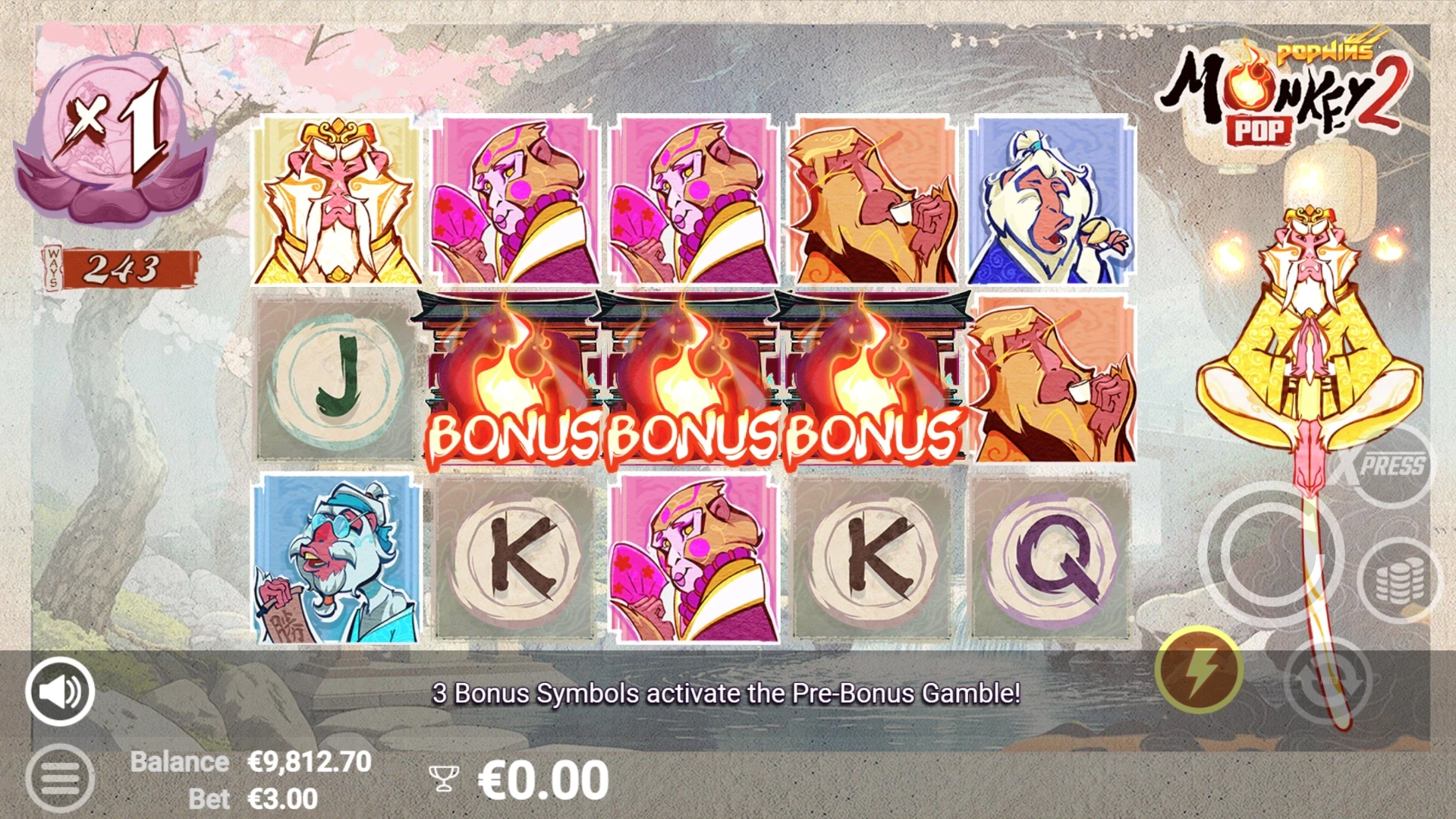The image size is (1456, 819).
Task: Click the Pre-Bonus Gamble message bar
Action: tap(726, 692)
